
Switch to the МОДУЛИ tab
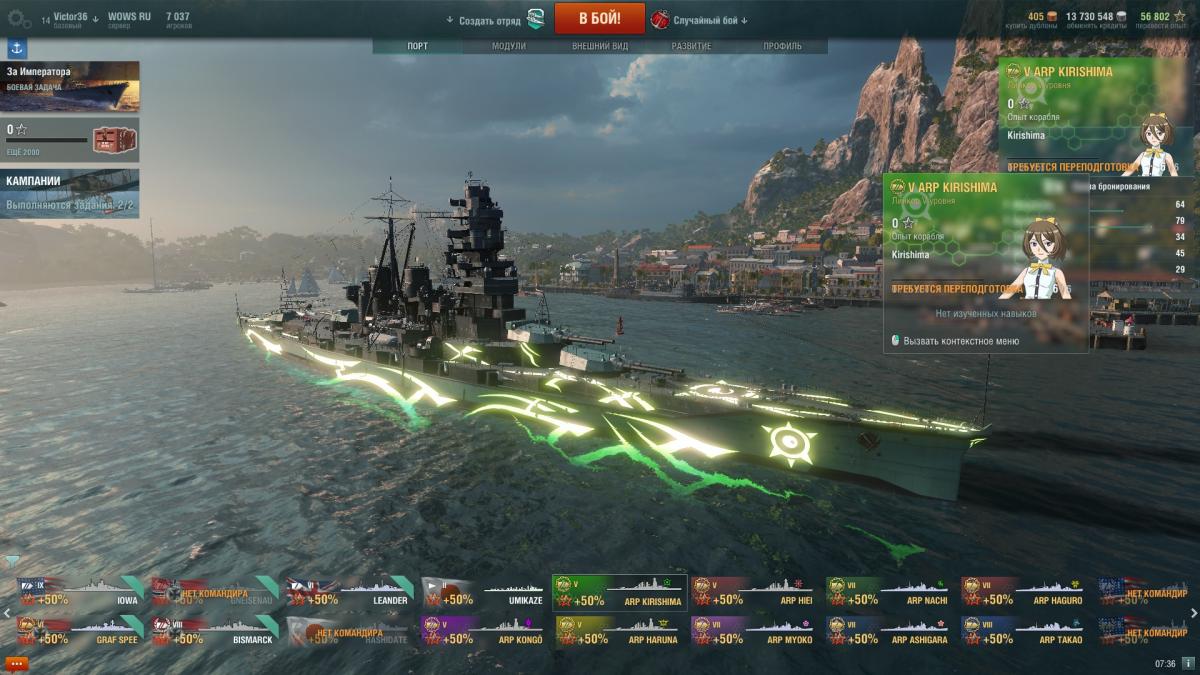[509, 46]
